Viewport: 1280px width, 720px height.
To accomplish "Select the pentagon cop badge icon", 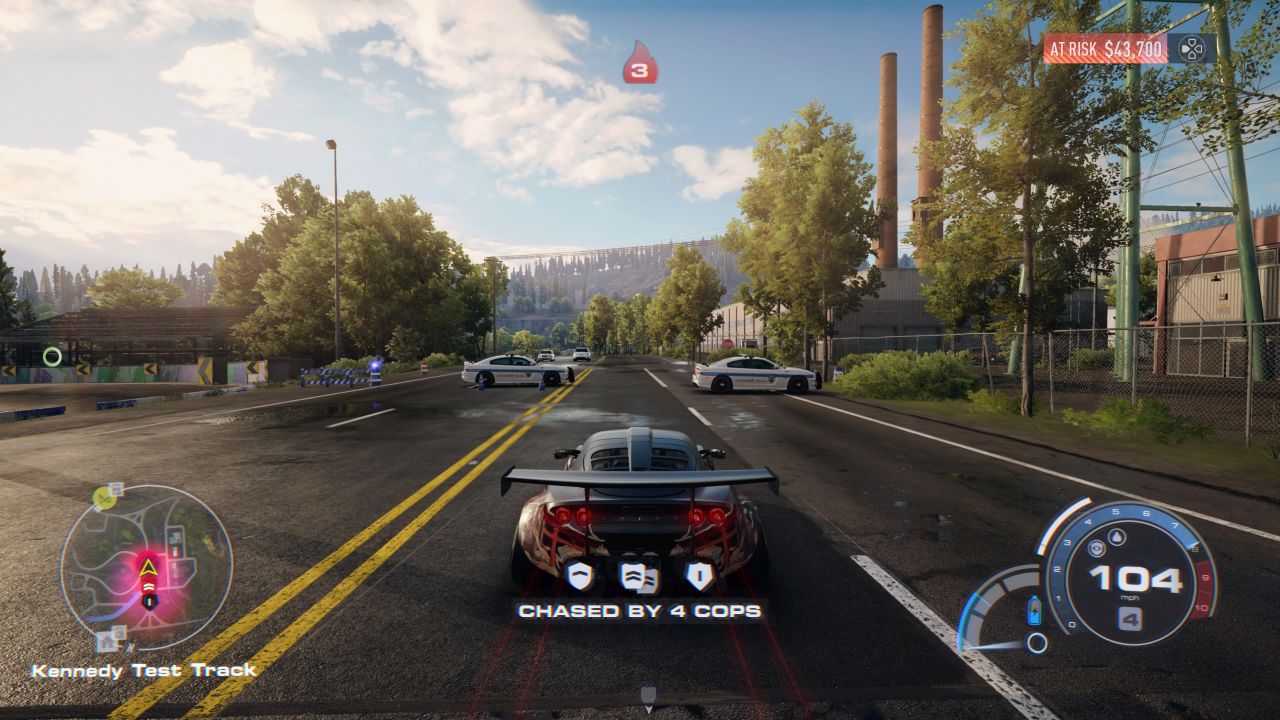I will click(699, 575).
